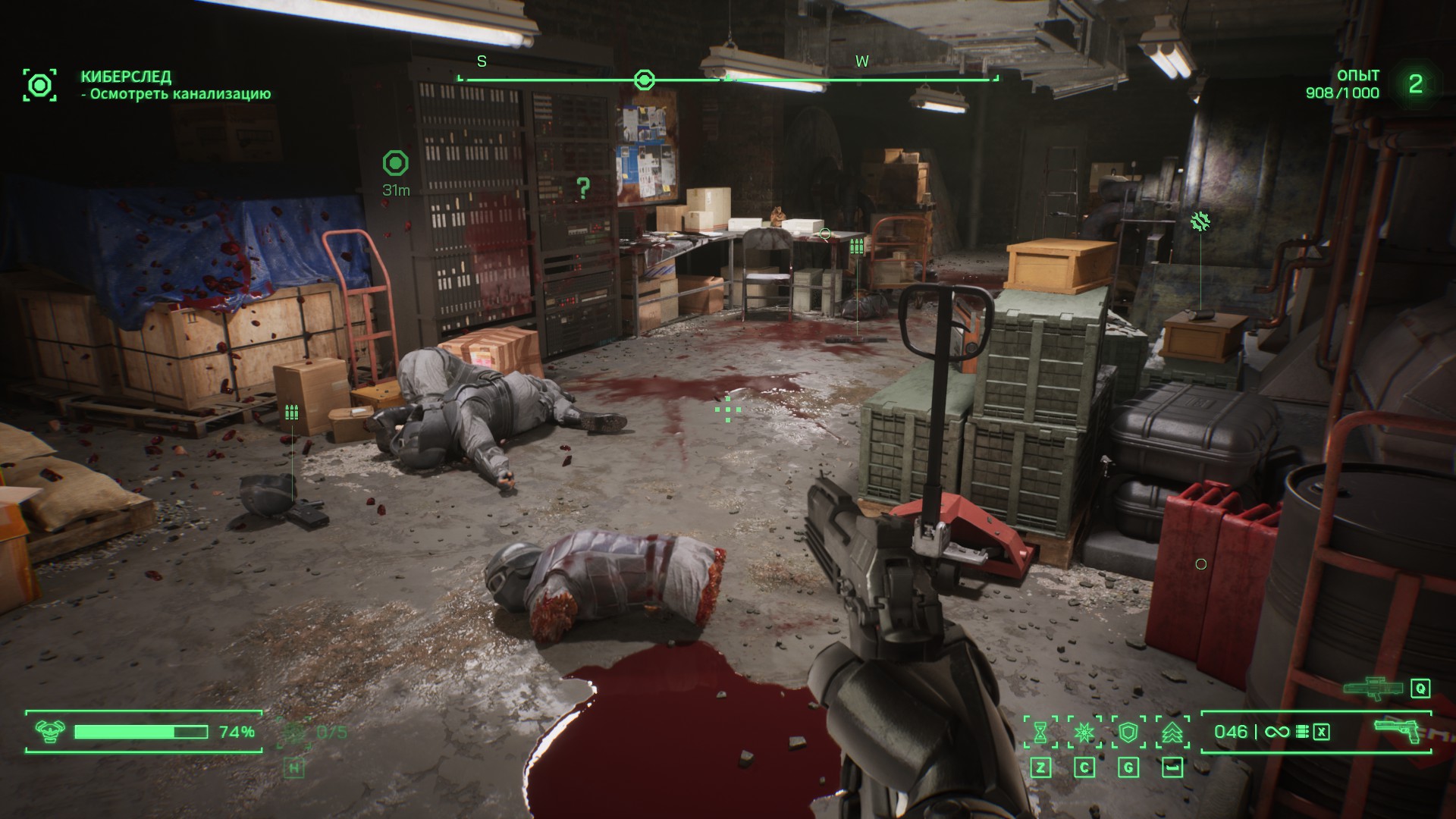Use the repair charge icon showing 0/5
This screenshot has height=819, width=1456.
tap(294, 733)
